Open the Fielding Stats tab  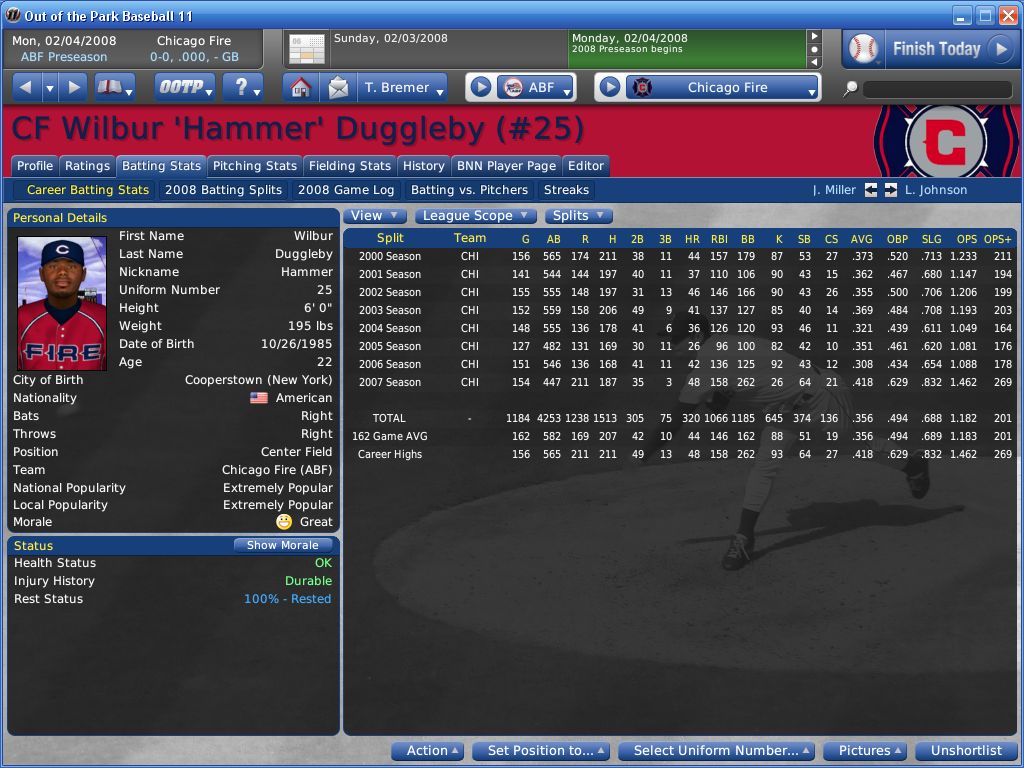[x=350, y=166]
